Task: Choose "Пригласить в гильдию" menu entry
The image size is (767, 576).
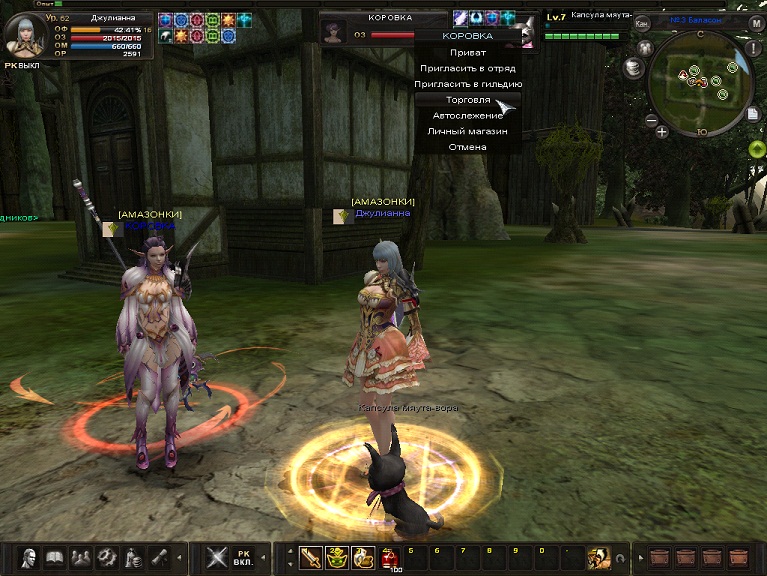Action: 467,84
